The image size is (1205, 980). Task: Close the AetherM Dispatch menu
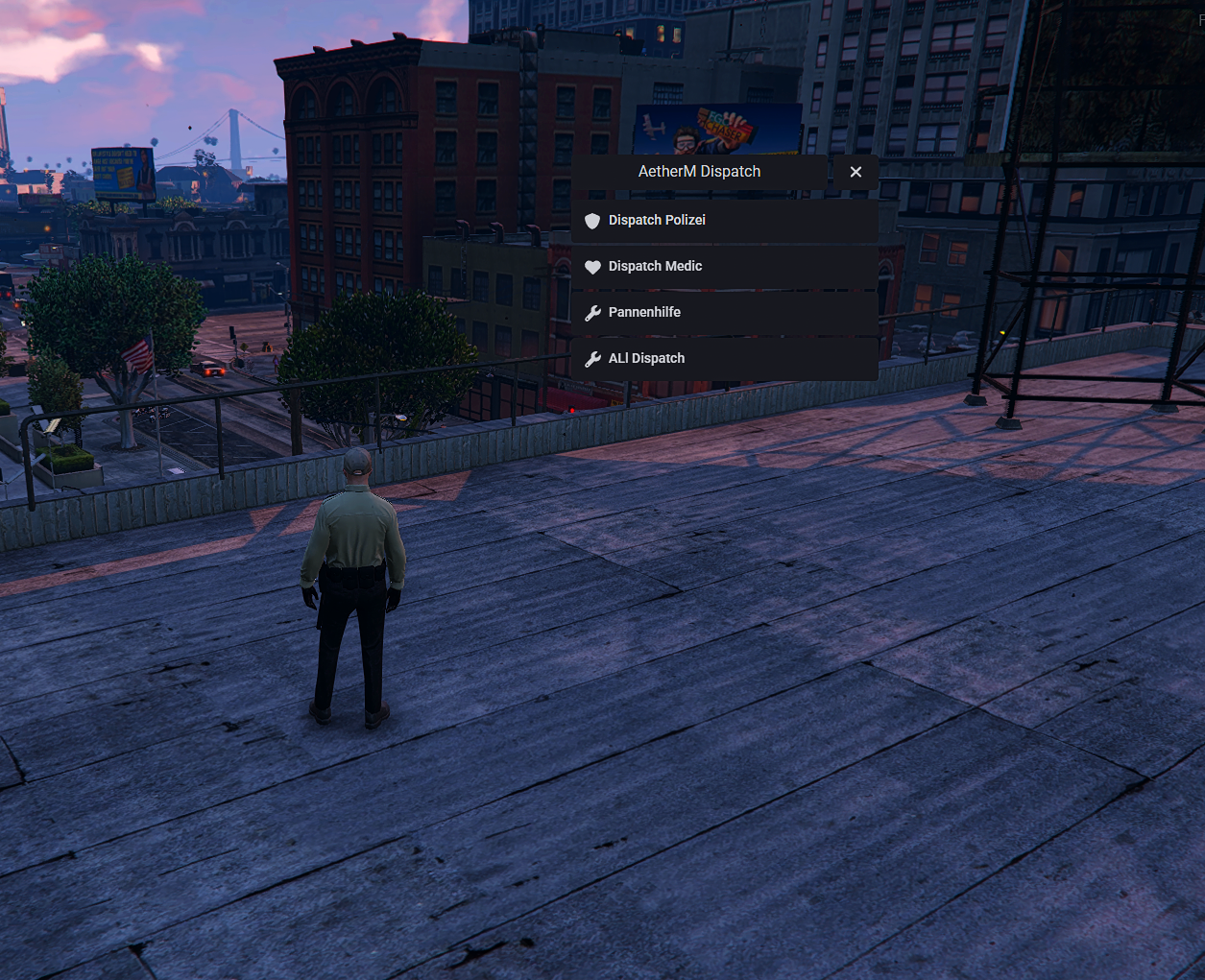(x=856, y=172)
